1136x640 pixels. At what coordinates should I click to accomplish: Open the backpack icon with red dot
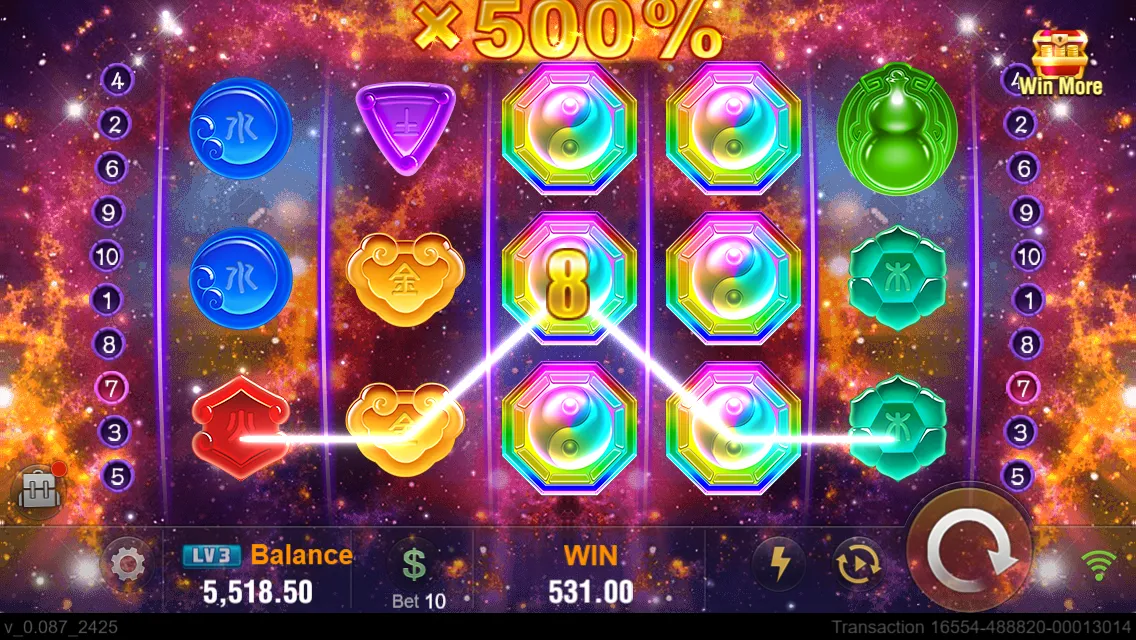[x=37, y=489]
